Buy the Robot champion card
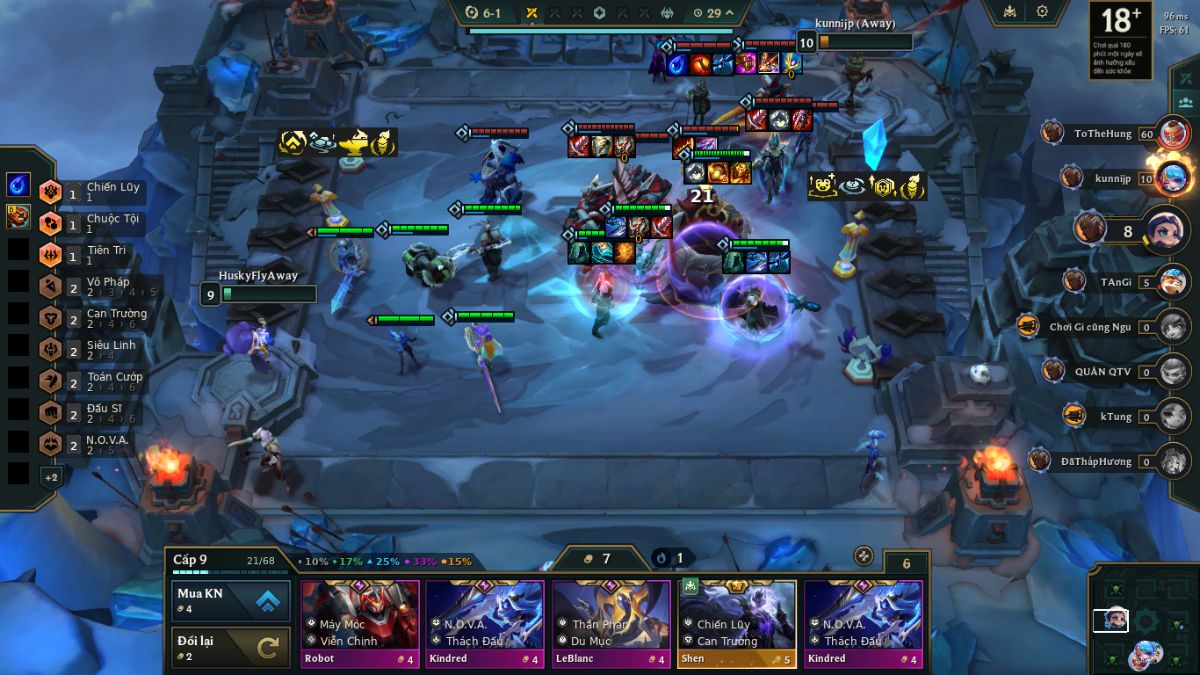1200x675 pixels. [x=360, y=623]
